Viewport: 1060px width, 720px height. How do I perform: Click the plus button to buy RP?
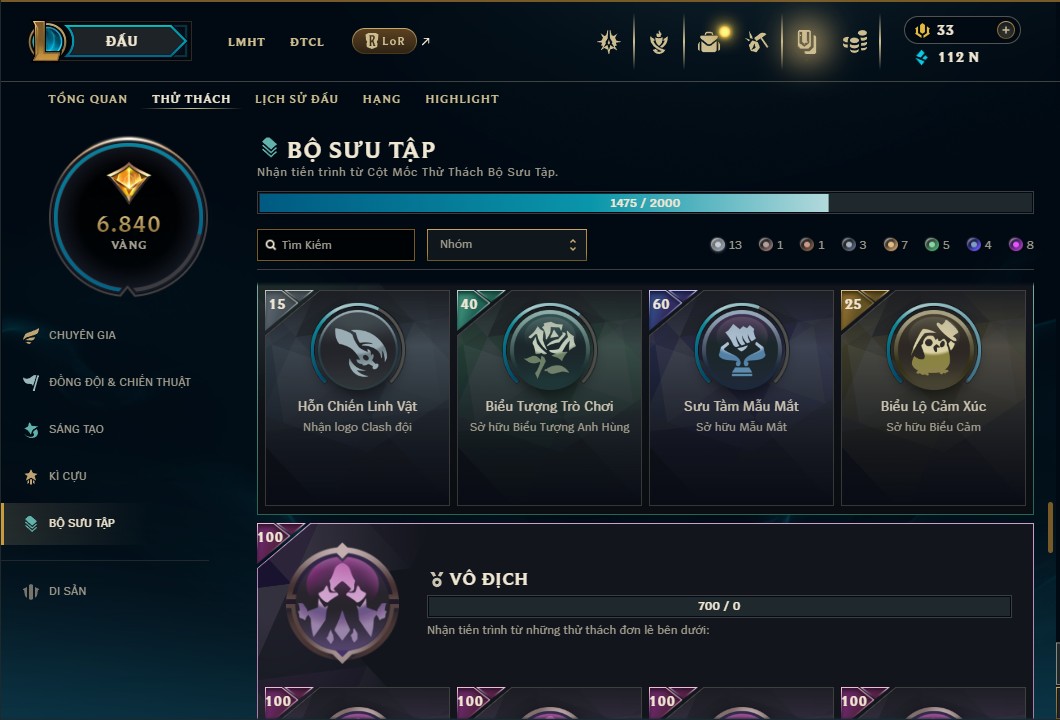click(x=1006, y=30)
